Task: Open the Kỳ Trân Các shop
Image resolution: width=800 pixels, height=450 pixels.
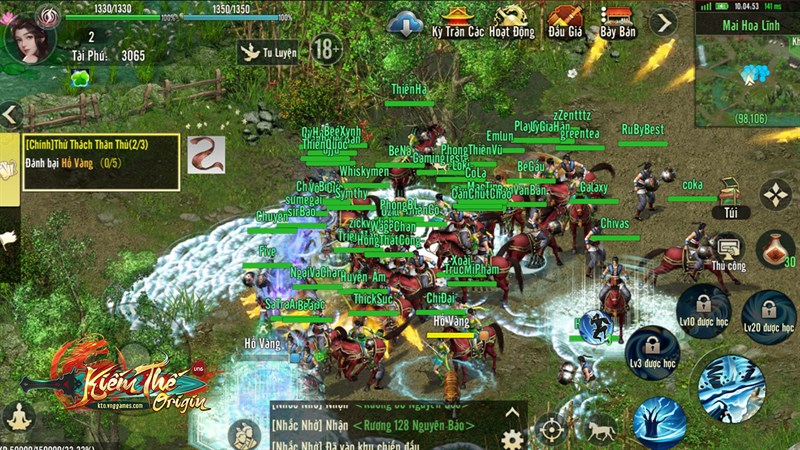Action: (x=459, y=21)
